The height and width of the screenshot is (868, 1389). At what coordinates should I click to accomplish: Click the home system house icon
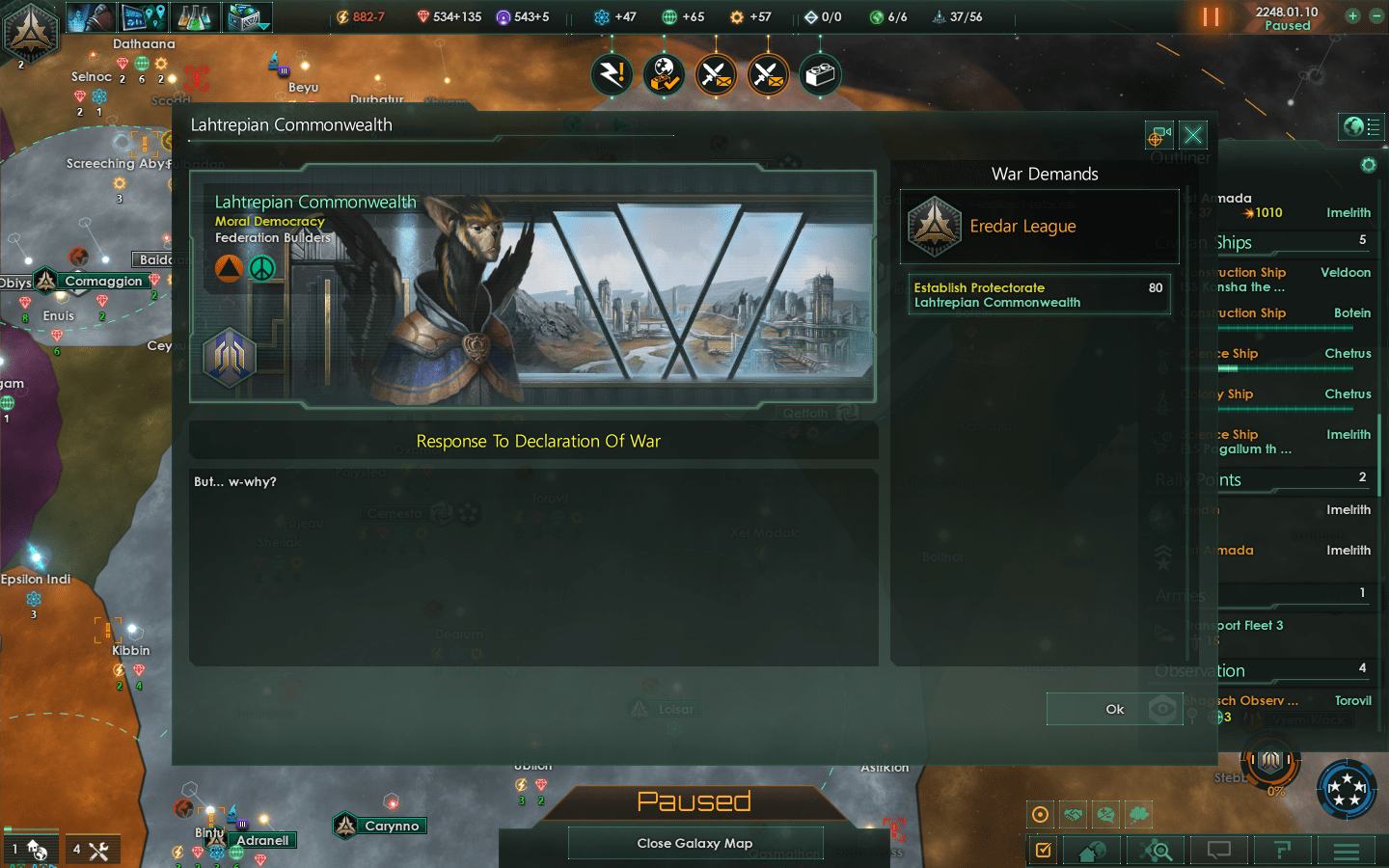point(1091,850)
